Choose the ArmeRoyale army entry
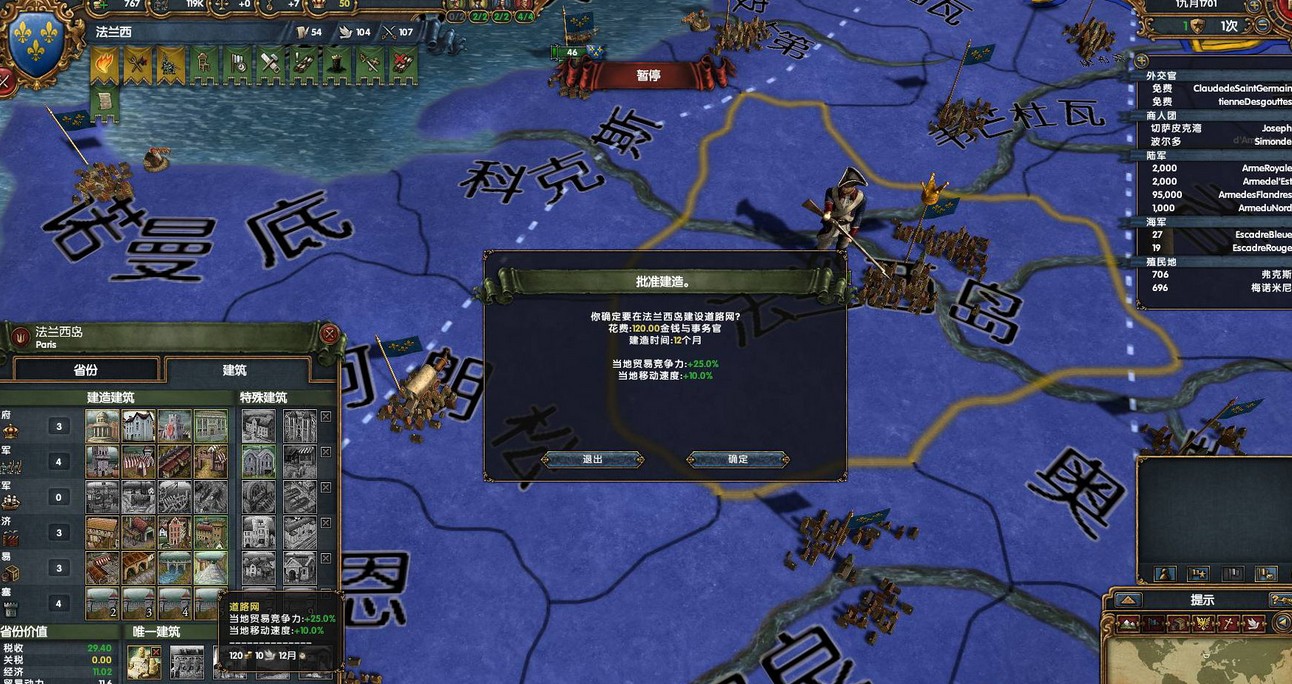The image size is (1292, 684). [x=1214, y=168]
